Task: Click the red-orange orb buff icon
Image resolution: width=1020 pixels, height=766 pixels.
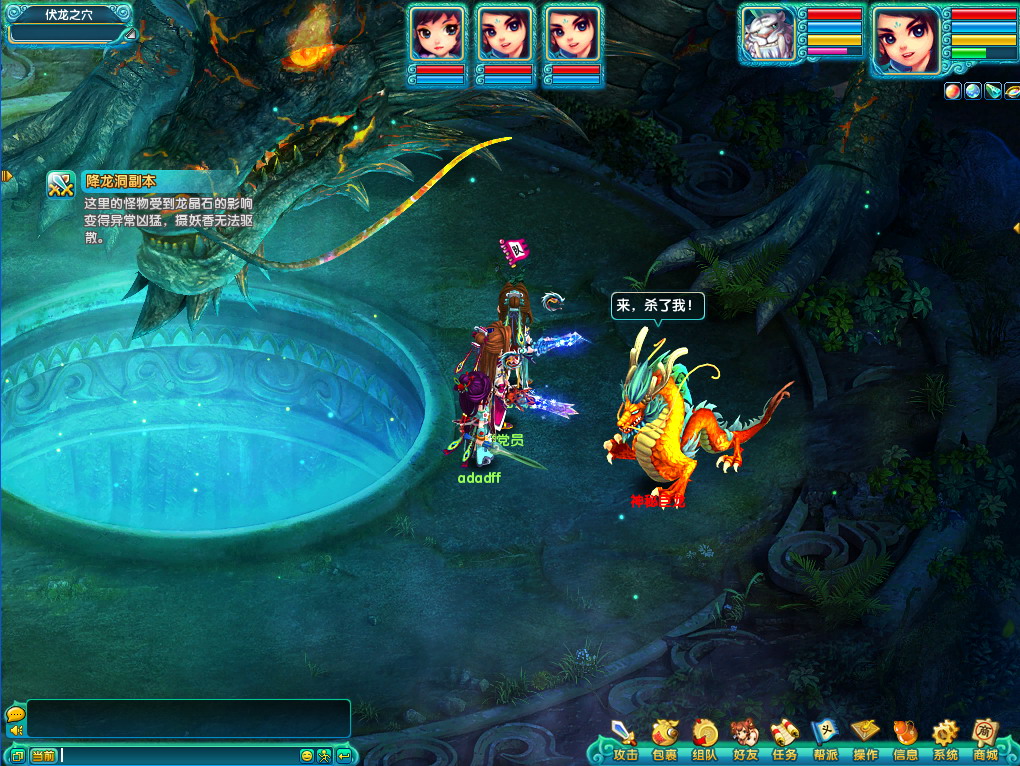Action: tap(953, 91)
